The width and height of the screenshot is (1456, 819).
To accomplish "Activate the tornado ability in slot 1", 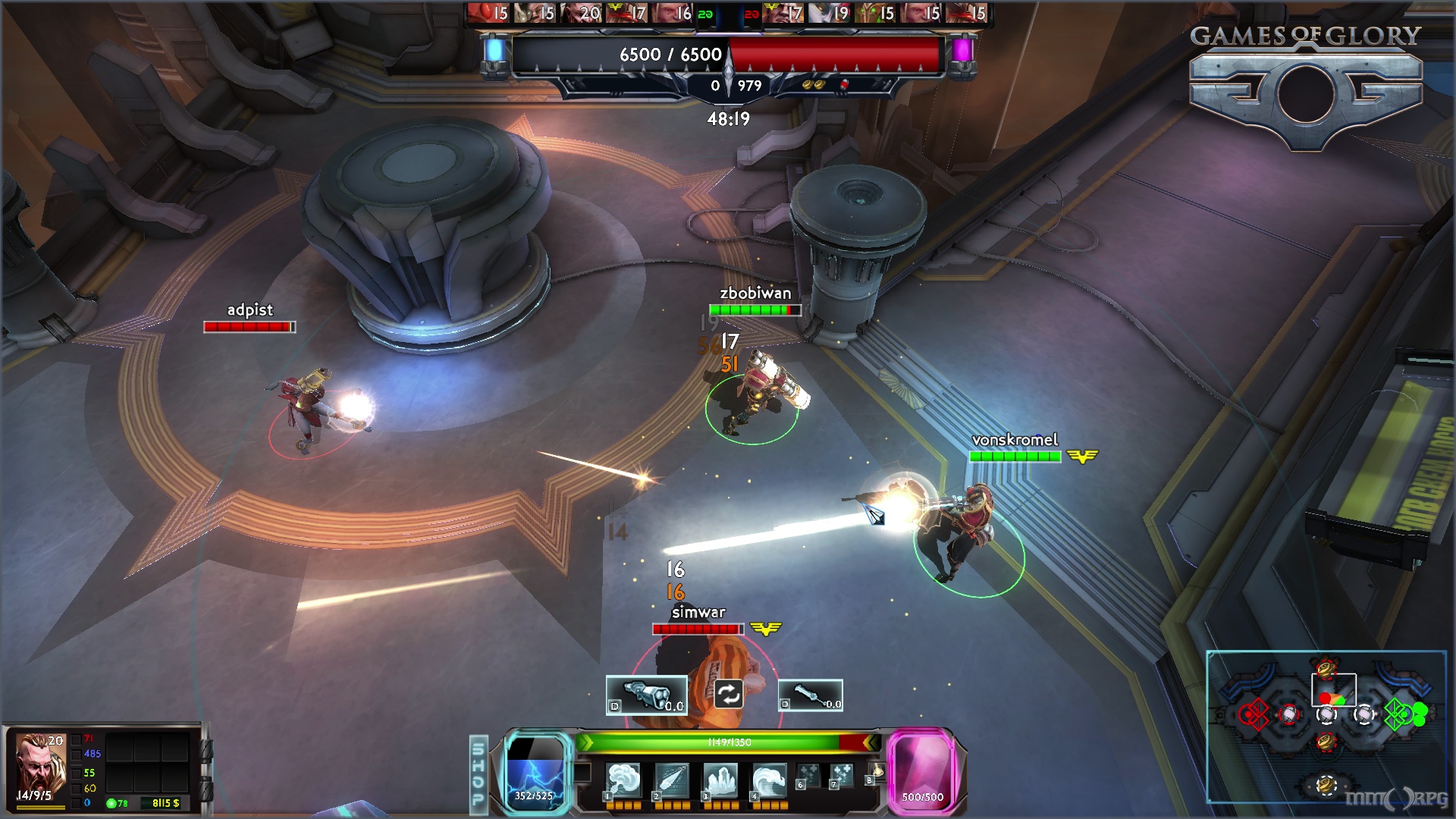I will point(623,780).
